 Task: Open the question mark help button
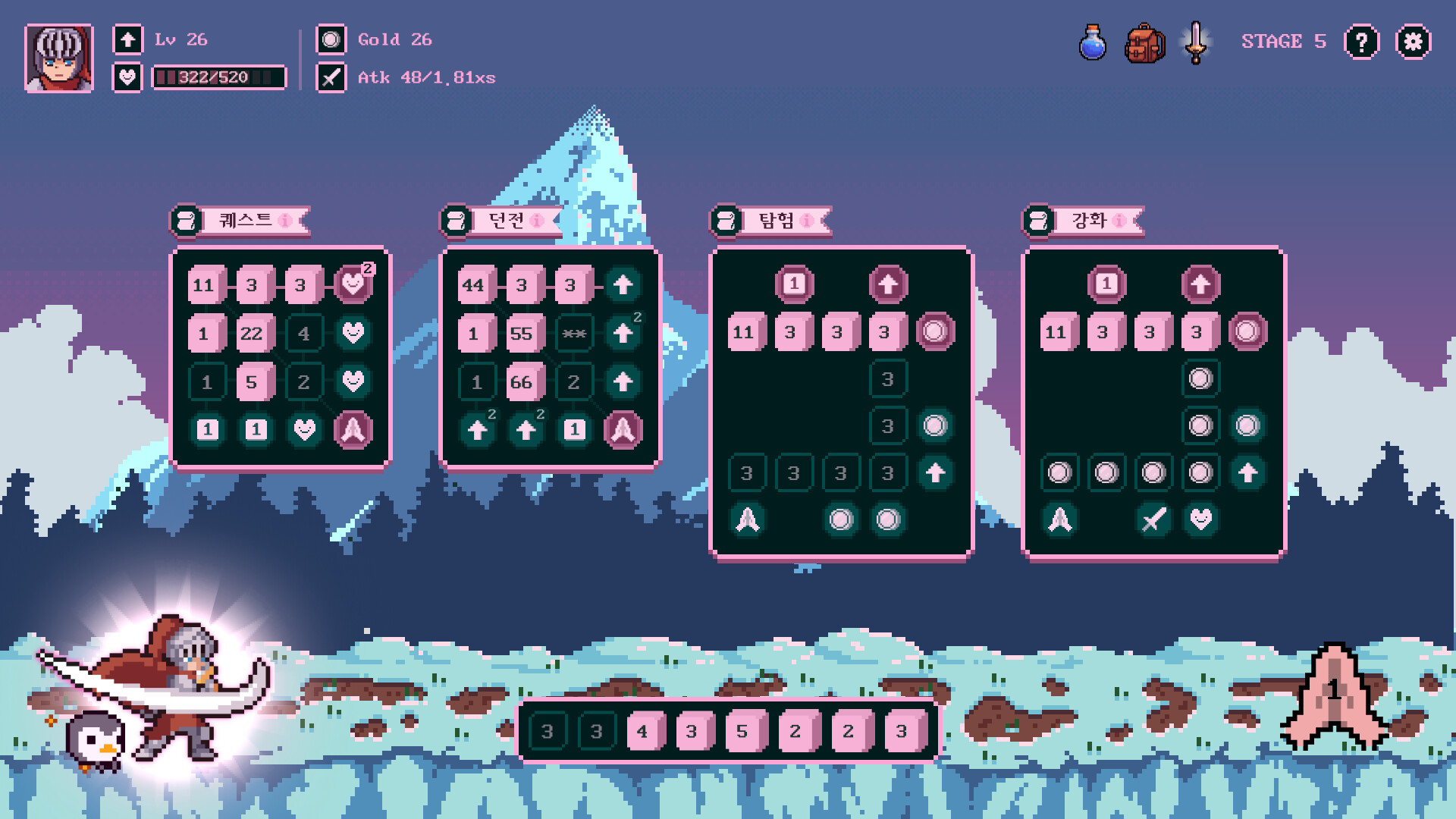(x=1361, y=42)
